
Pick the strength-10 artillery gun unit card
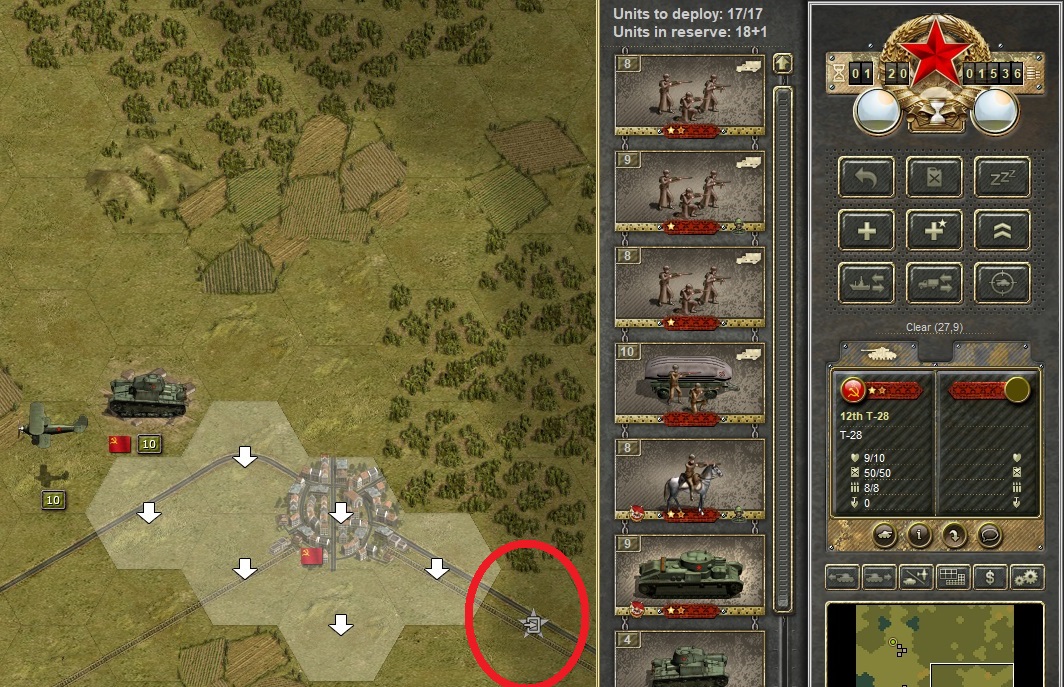click(x=689, y=383)
